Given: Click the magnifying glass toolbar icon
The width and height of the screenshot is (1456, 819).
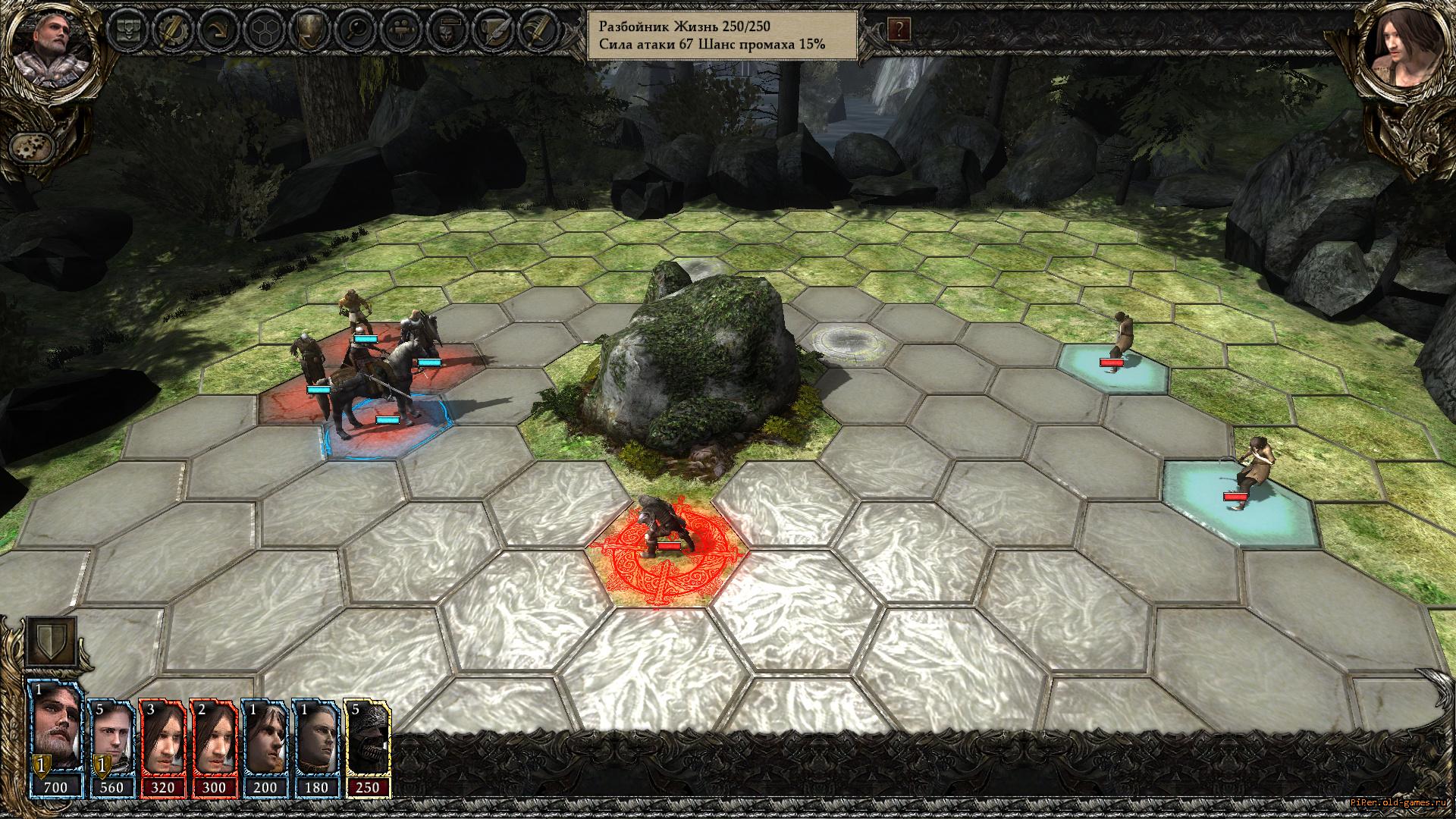Looking at the screenshot, I should pyautogui.click(x=356, y=30).
